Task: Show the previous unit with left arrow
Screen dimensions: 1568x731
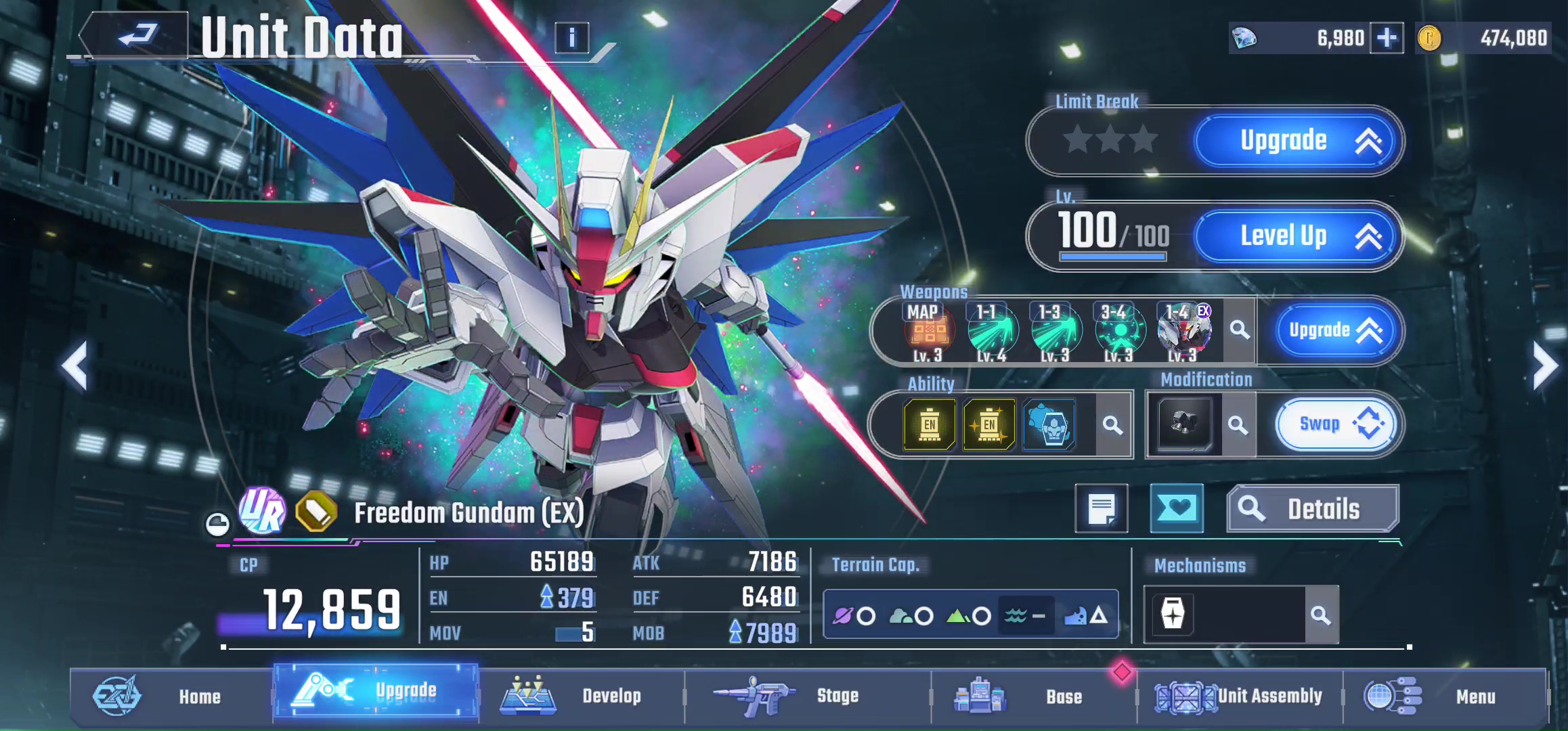Action: pos(74,366)
